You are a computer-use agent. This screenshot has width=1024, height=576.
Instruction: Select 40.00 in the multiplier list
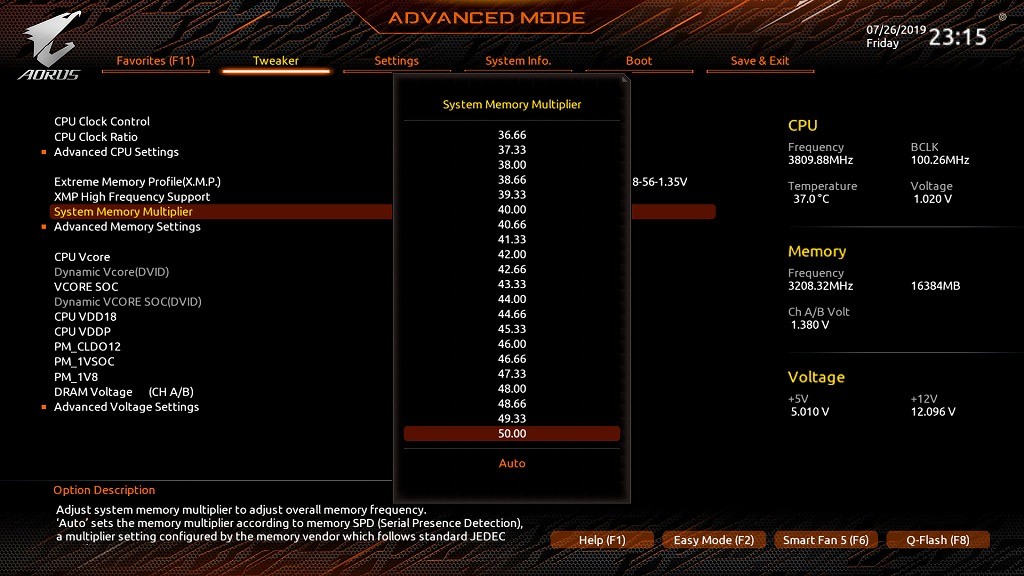pyautogui.click(x=511, y=210)
